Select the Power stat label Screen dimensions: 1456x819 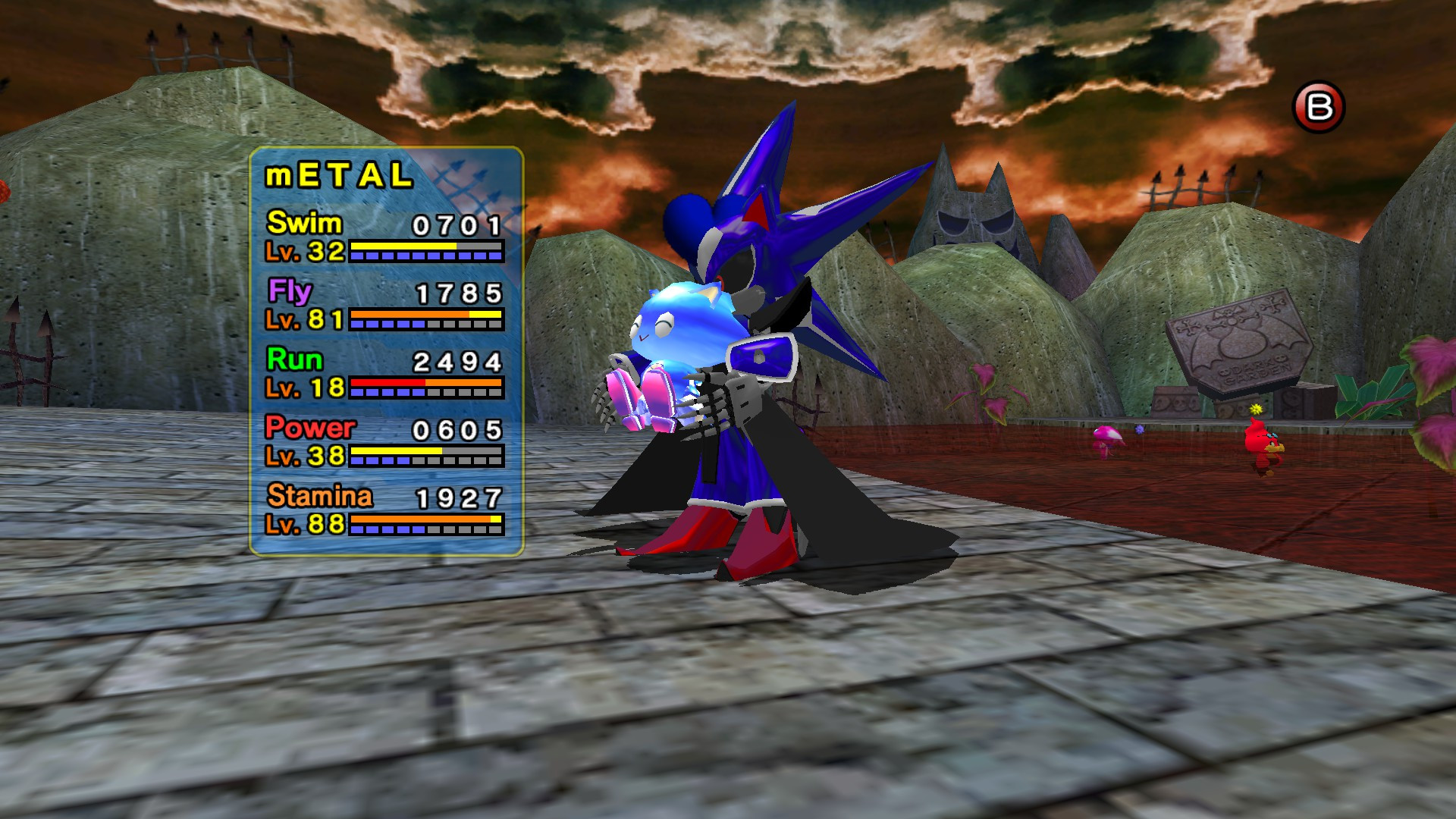click(x=309, y=428)
